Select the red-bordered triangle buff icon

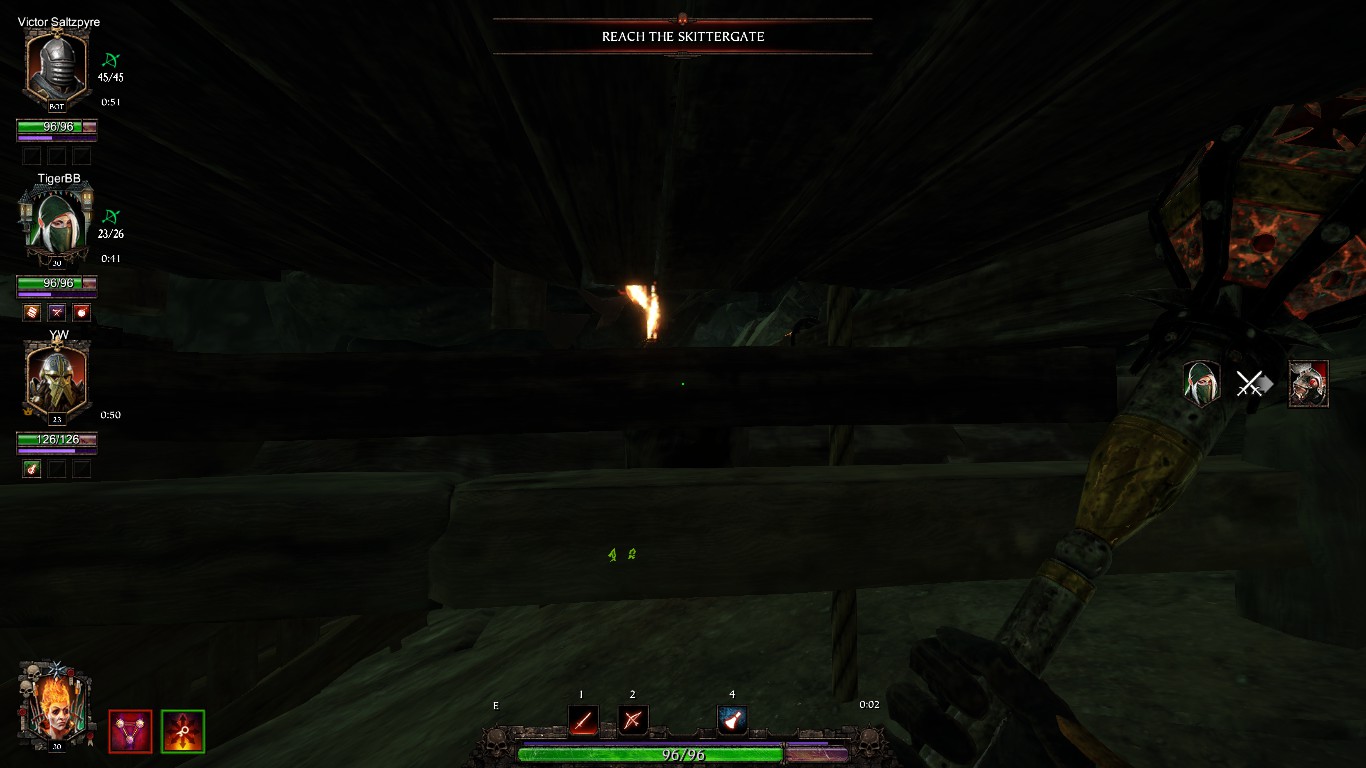130,731
